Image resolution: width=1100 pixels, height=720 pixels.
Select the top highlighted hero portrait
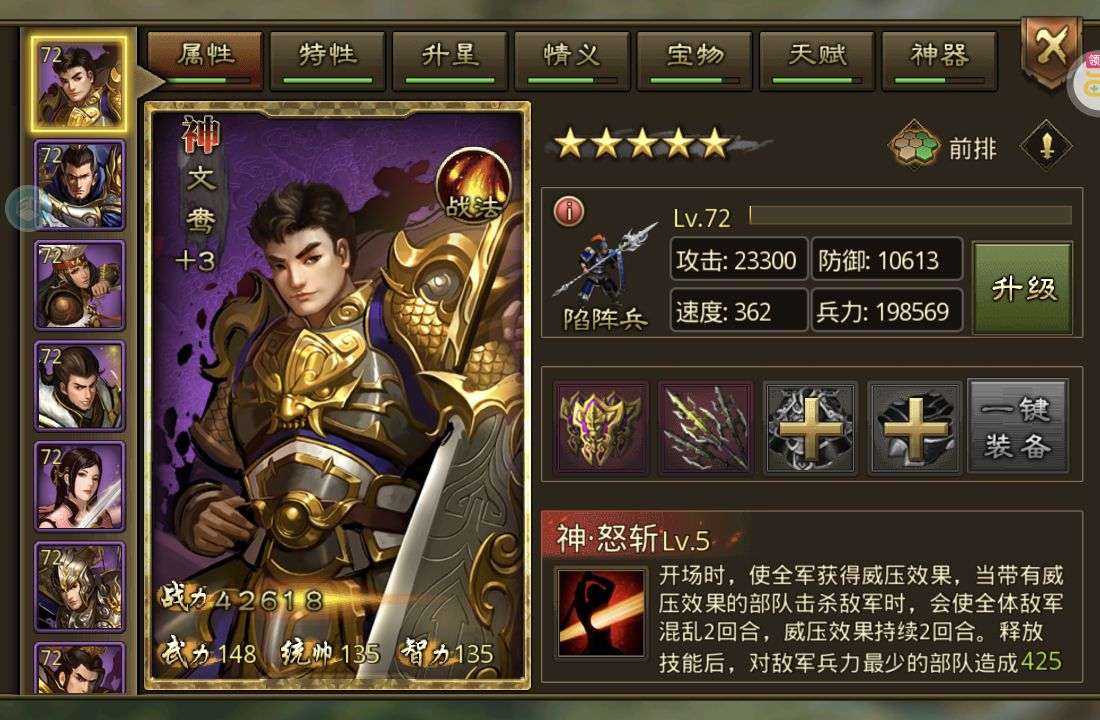click(x=80, y=84)
